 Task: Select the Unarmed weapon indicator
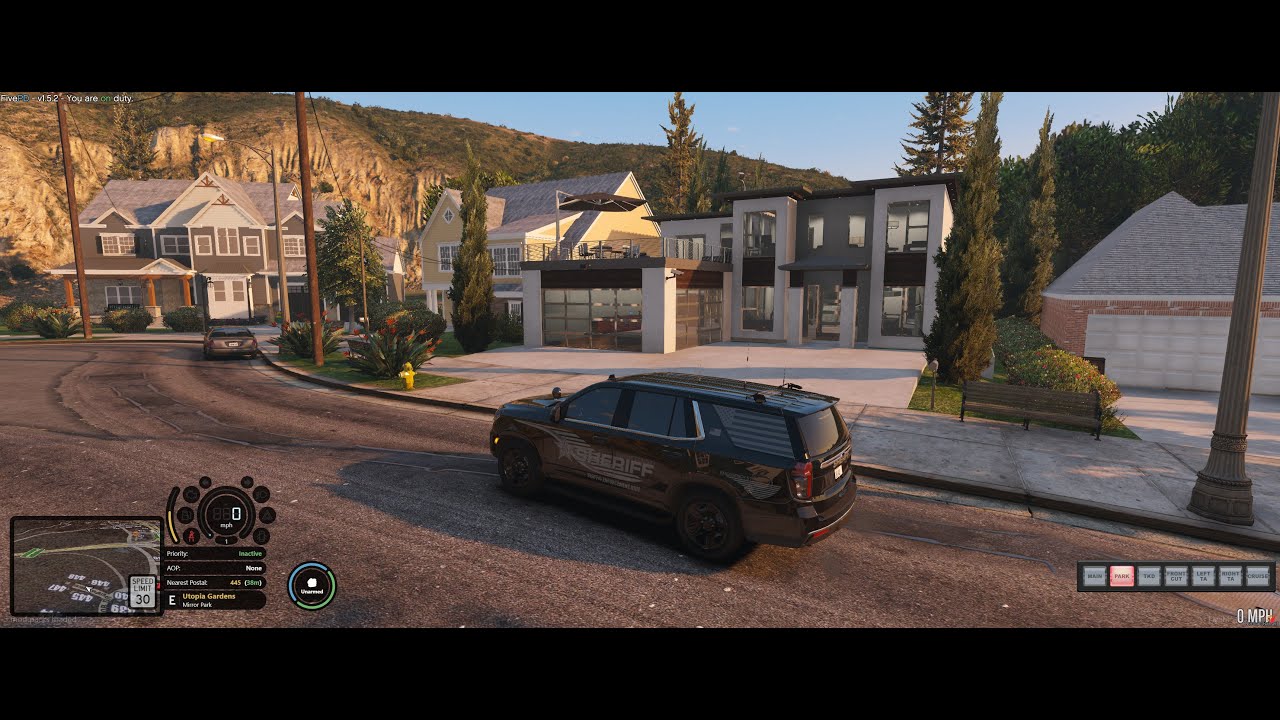coord(312,585)
